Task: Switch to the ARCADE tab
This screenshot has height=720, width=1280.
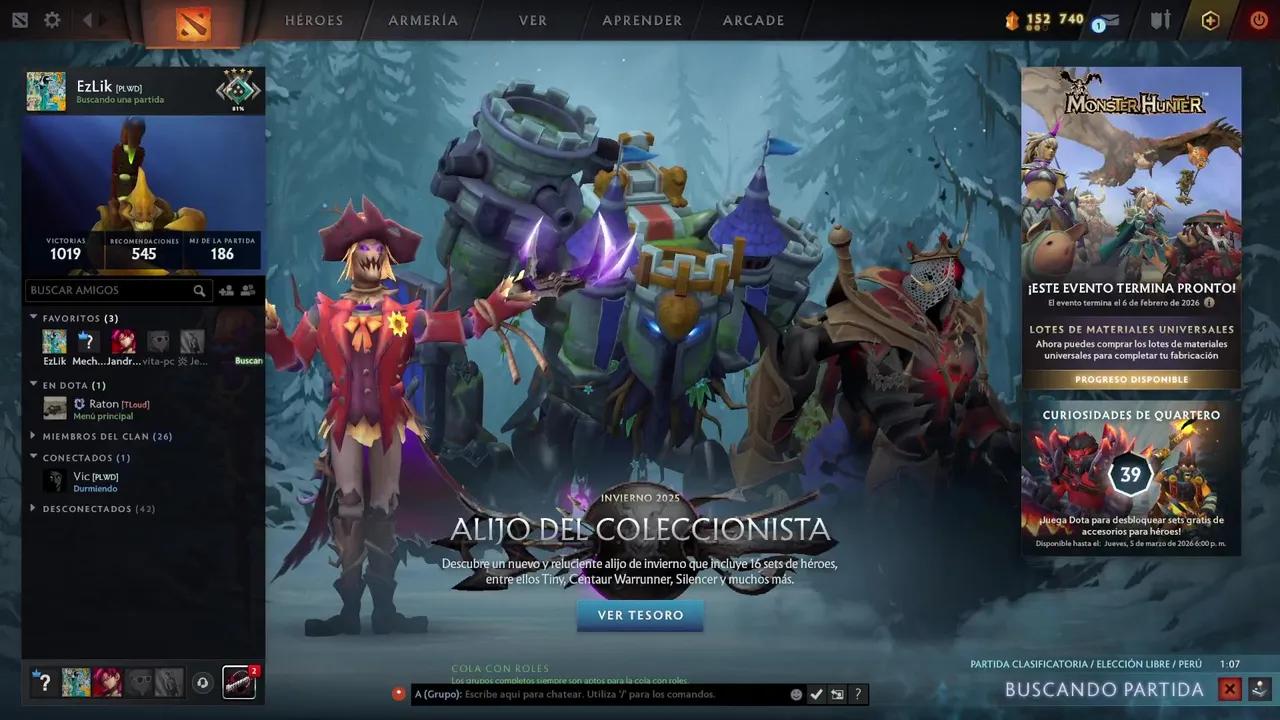Action: coord(753,20)
